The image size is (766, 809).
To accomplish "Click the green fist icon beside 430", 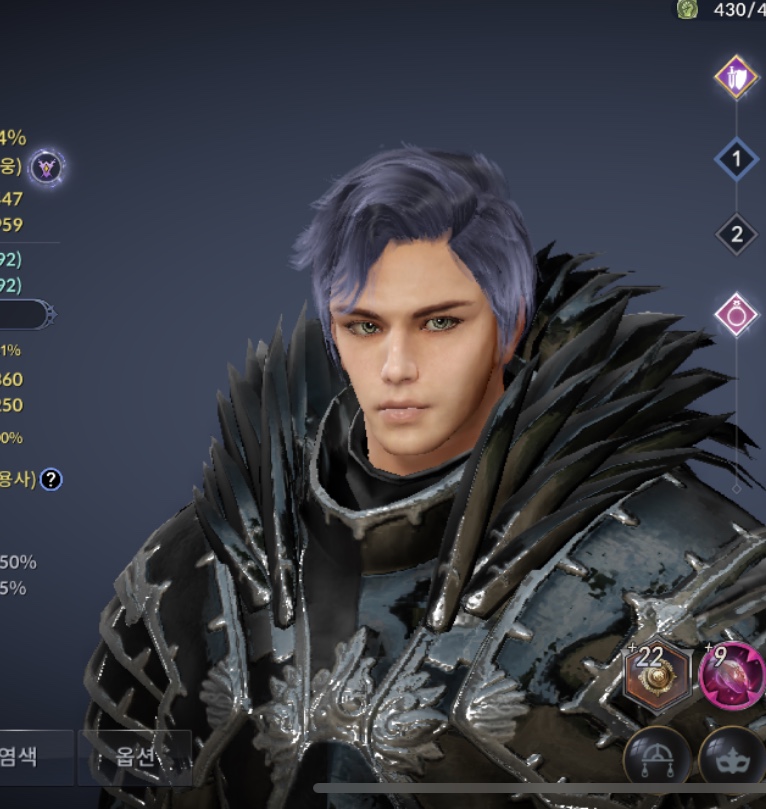I will [x=687, y=9].
